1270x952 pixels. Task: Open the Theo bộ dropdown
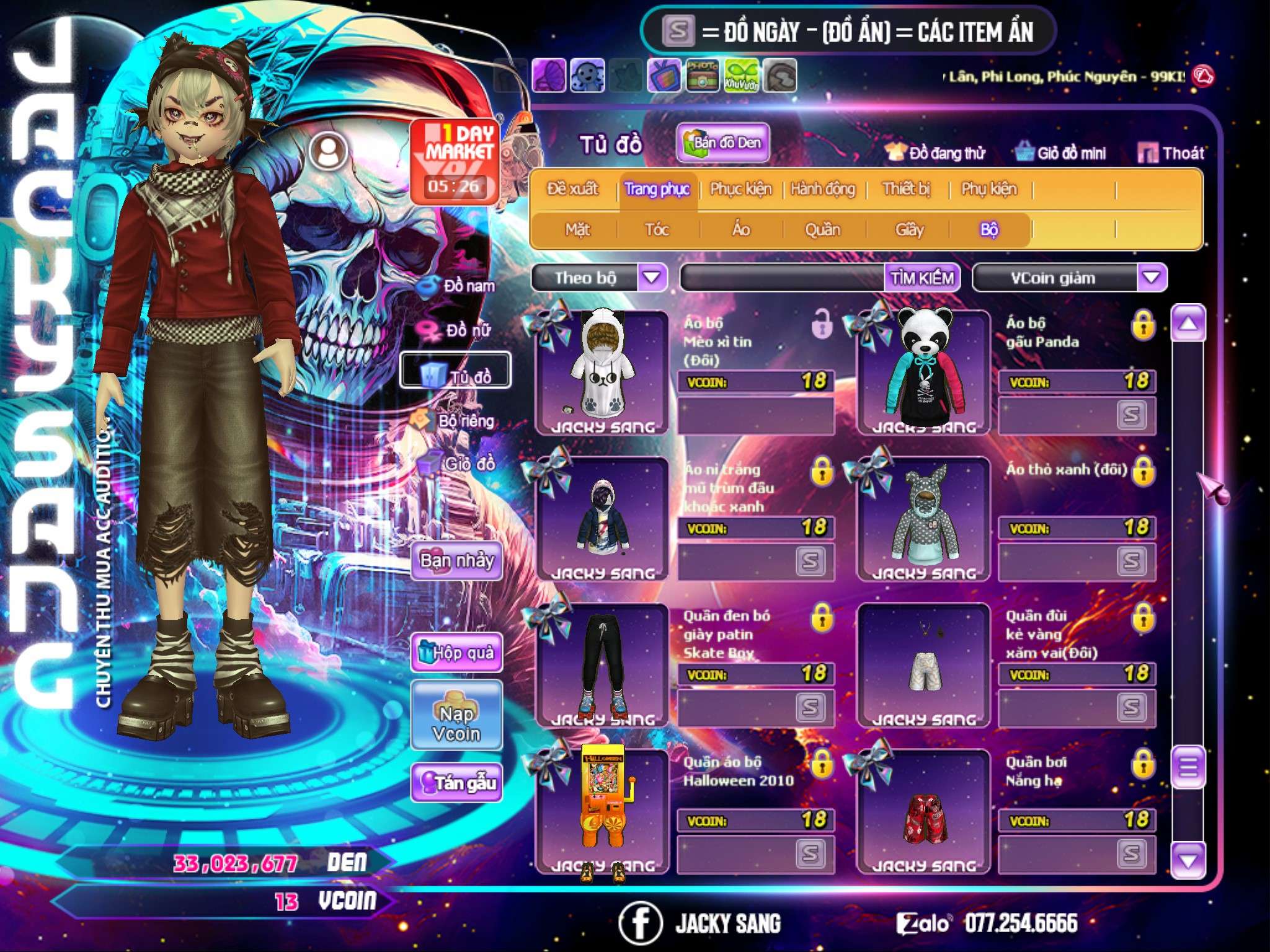652,277
